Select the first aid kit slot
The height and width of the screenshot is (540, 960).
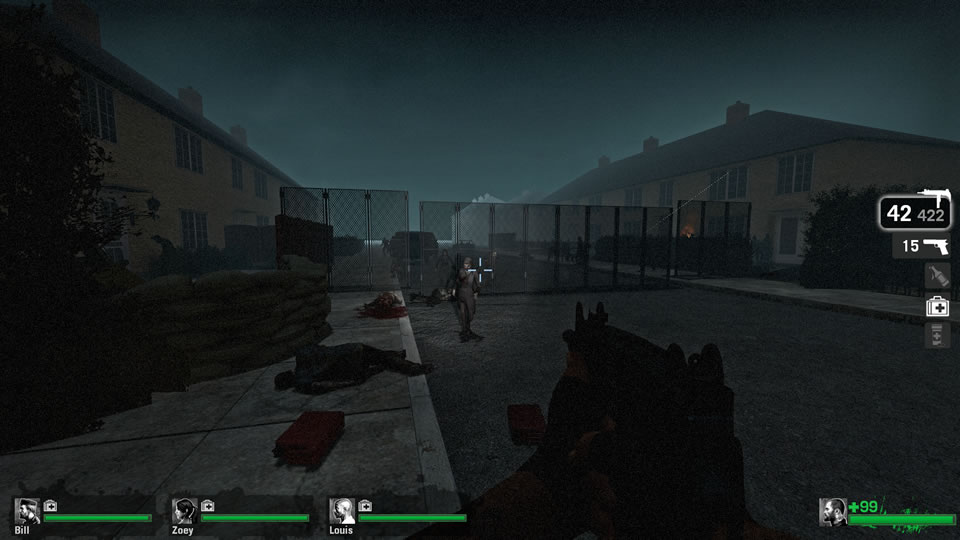pyautogui.click(x=937, y=306)
